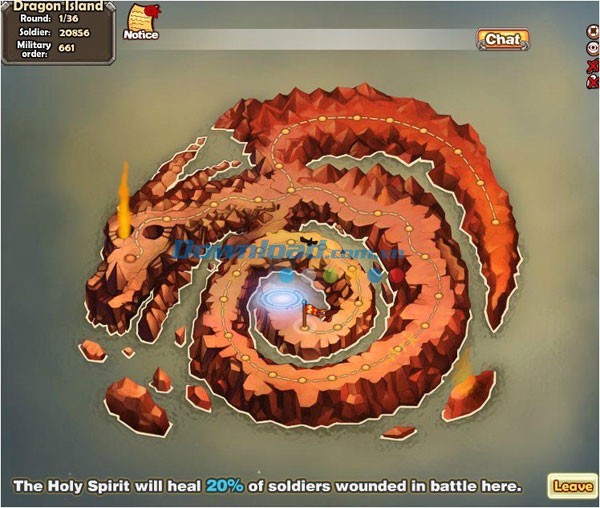Screen dimensions: 600x508
Task: Open the Chat panel
Action: pyautogui.click(x=502, y=40)
